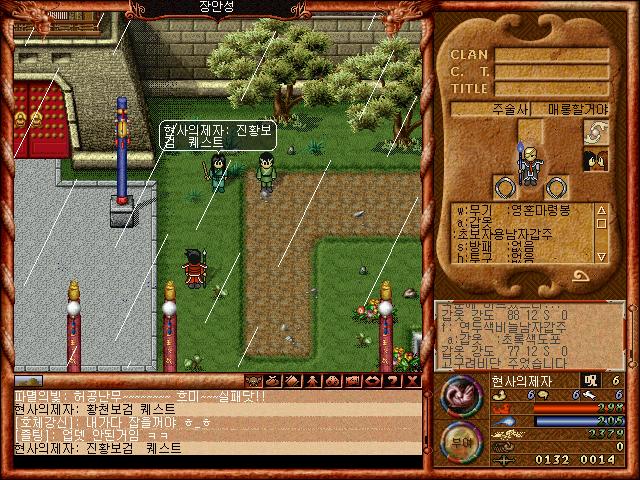The width and height of the screenshot is (640, 480).
Task: Click the chat input bar below messages
Action: tap(215, 462)
